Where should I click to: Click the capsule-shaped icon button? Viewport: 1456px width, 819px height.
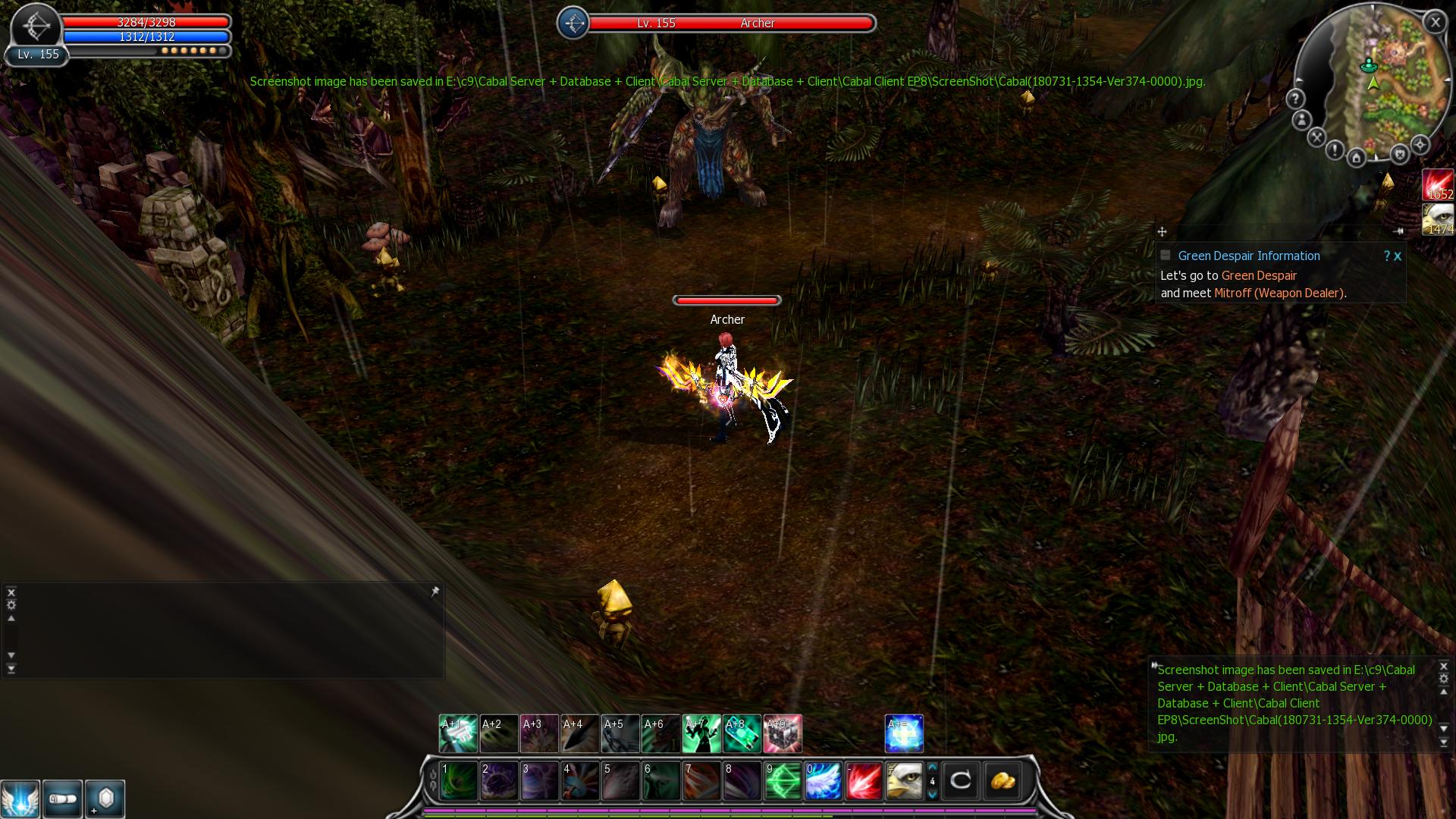pos(62,799)
